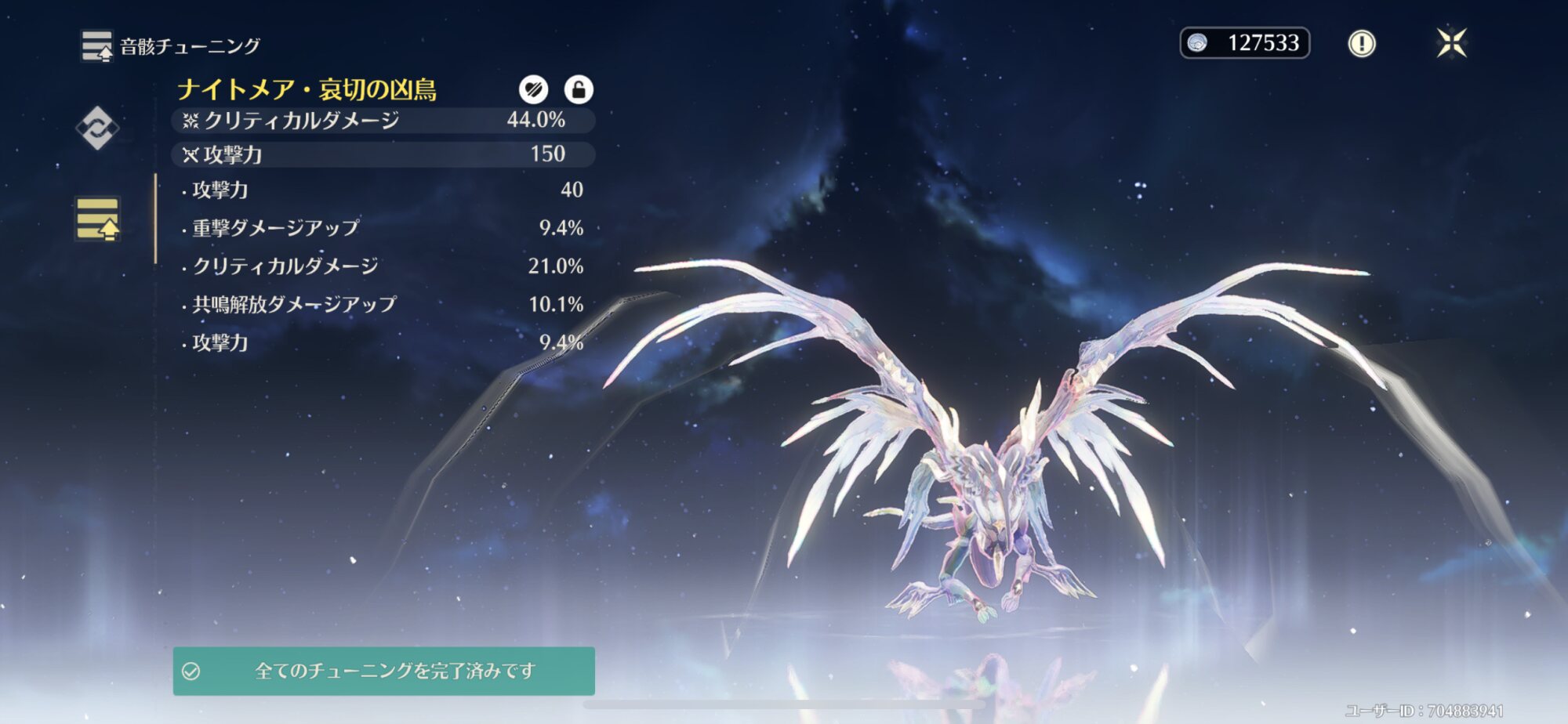Select the Resonance Liberation damage 10.1% substat

(383, 304)
